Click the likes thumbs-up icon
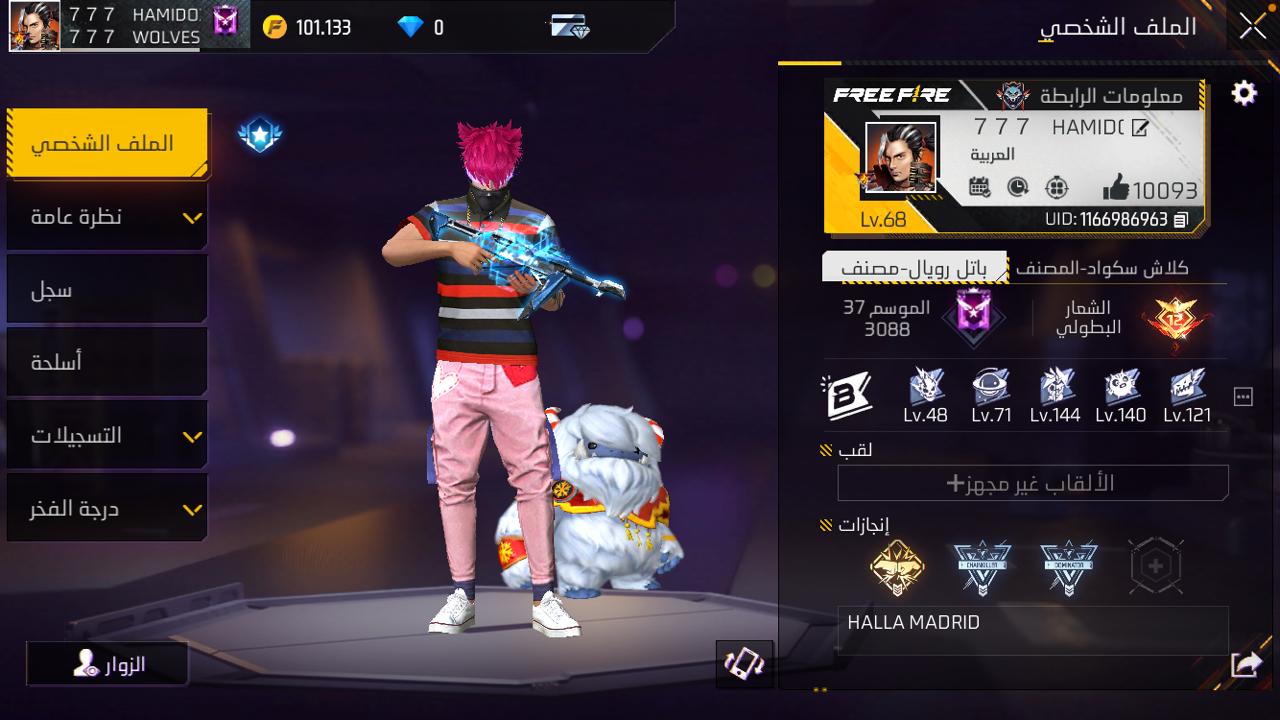Image resolution: width=1280 pixels, height=720 pixels. tap(1116, 188)
